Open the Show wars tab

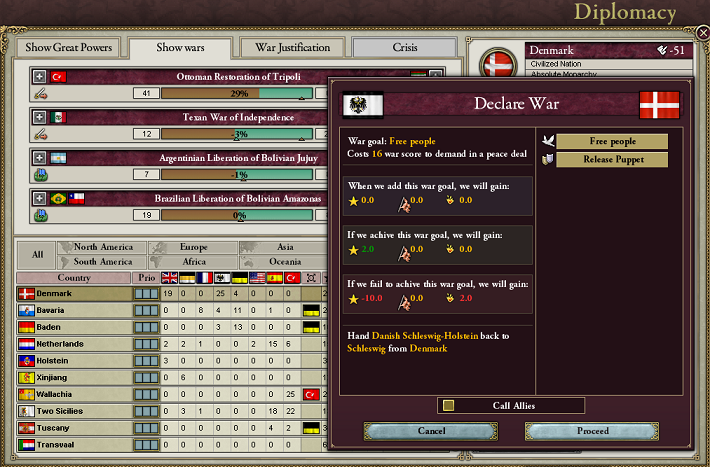[x=181, y=47]
